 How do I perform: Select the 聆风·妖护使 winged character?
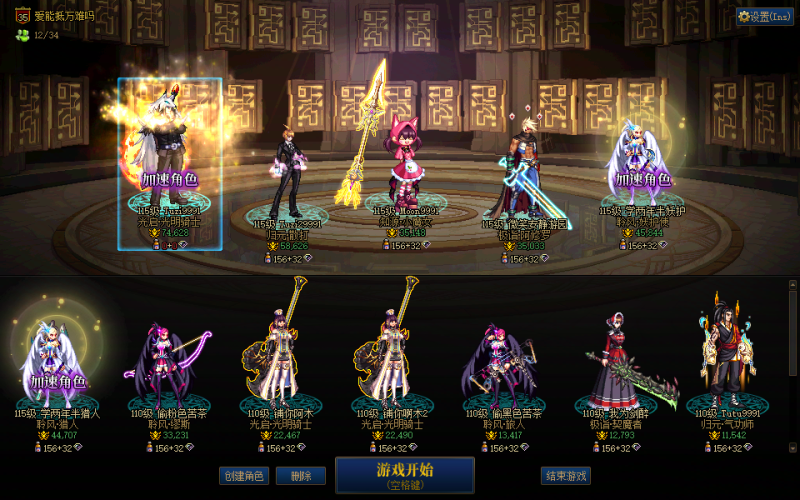(643, 165)
